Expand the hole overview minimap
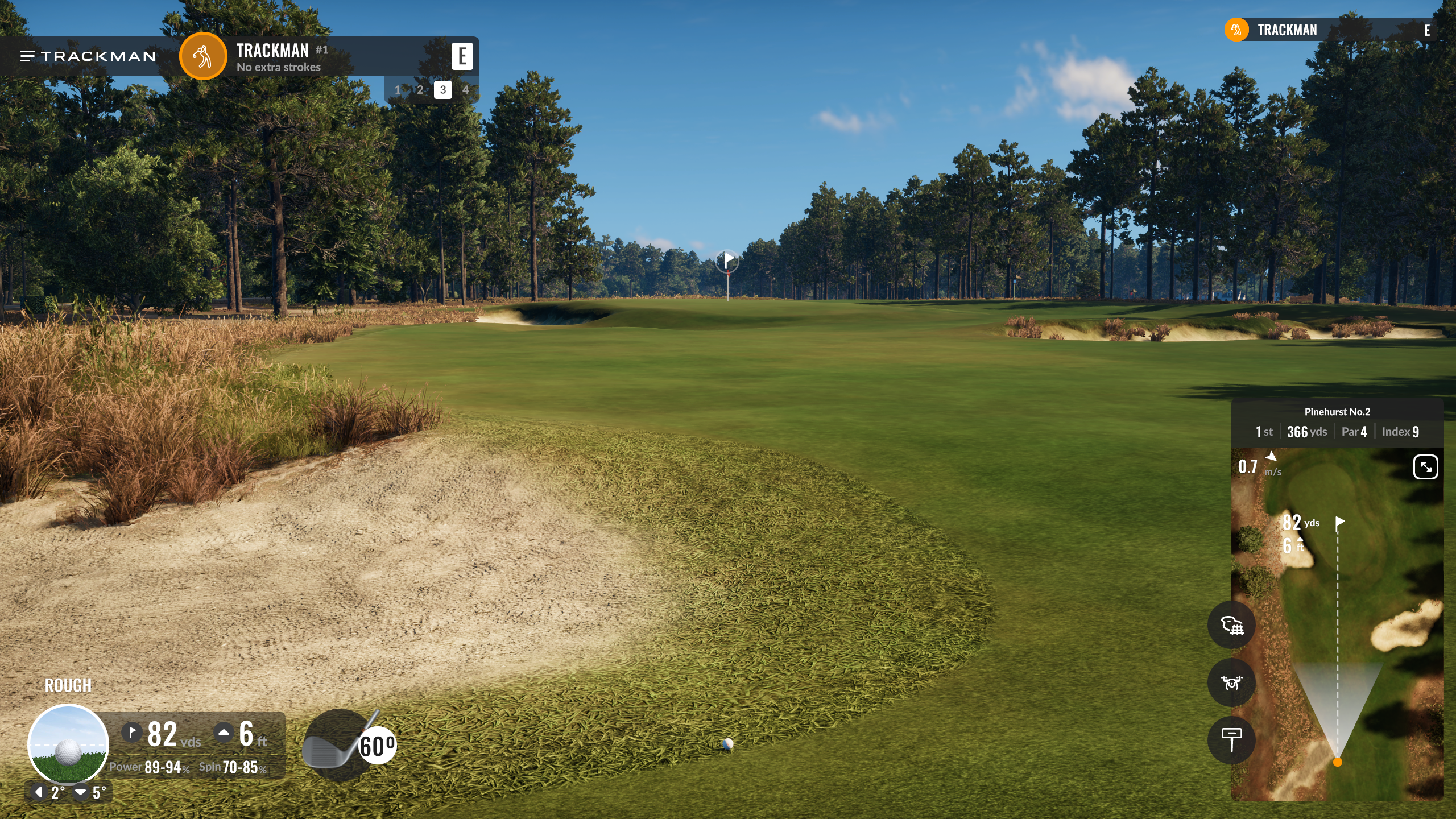Image resolution: width=1456 pixels, height=819 pixels. (1425, 467)
